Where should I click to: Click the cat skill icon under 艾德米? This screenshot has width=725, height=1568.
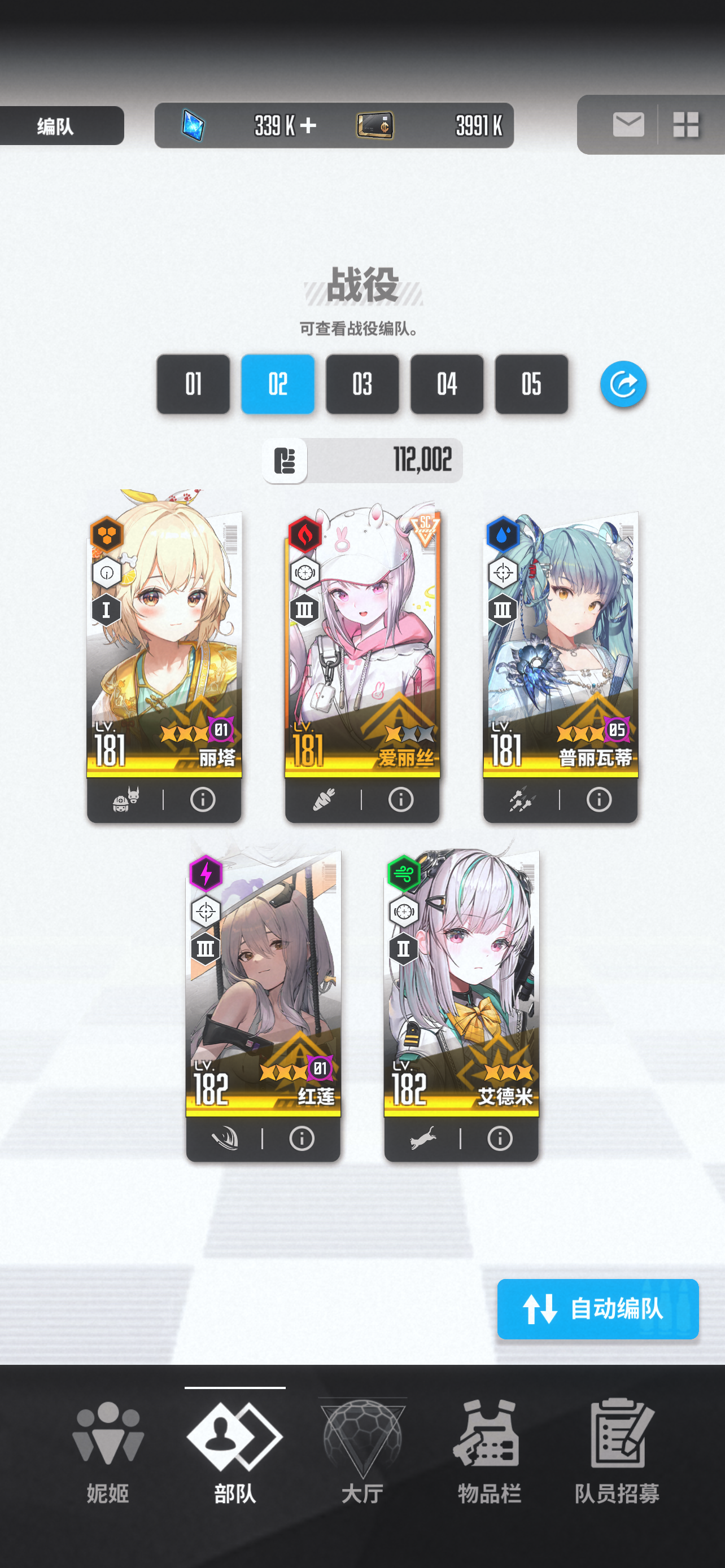click(424, 1139)
